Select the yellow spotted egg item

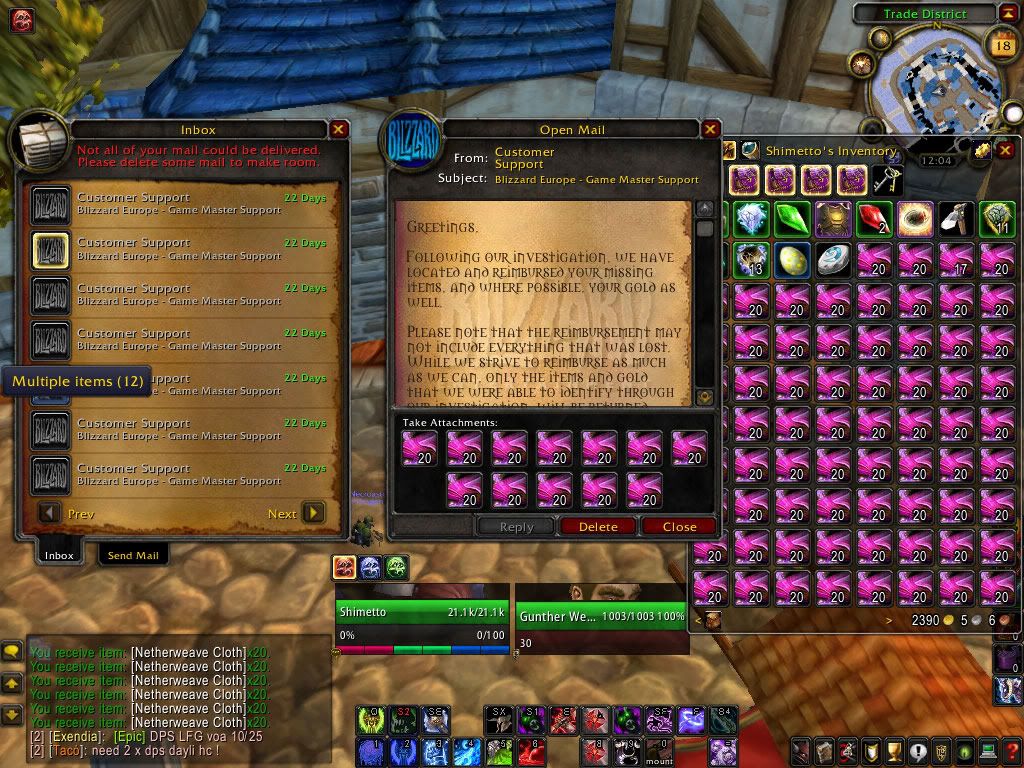[x=791, y=260]
